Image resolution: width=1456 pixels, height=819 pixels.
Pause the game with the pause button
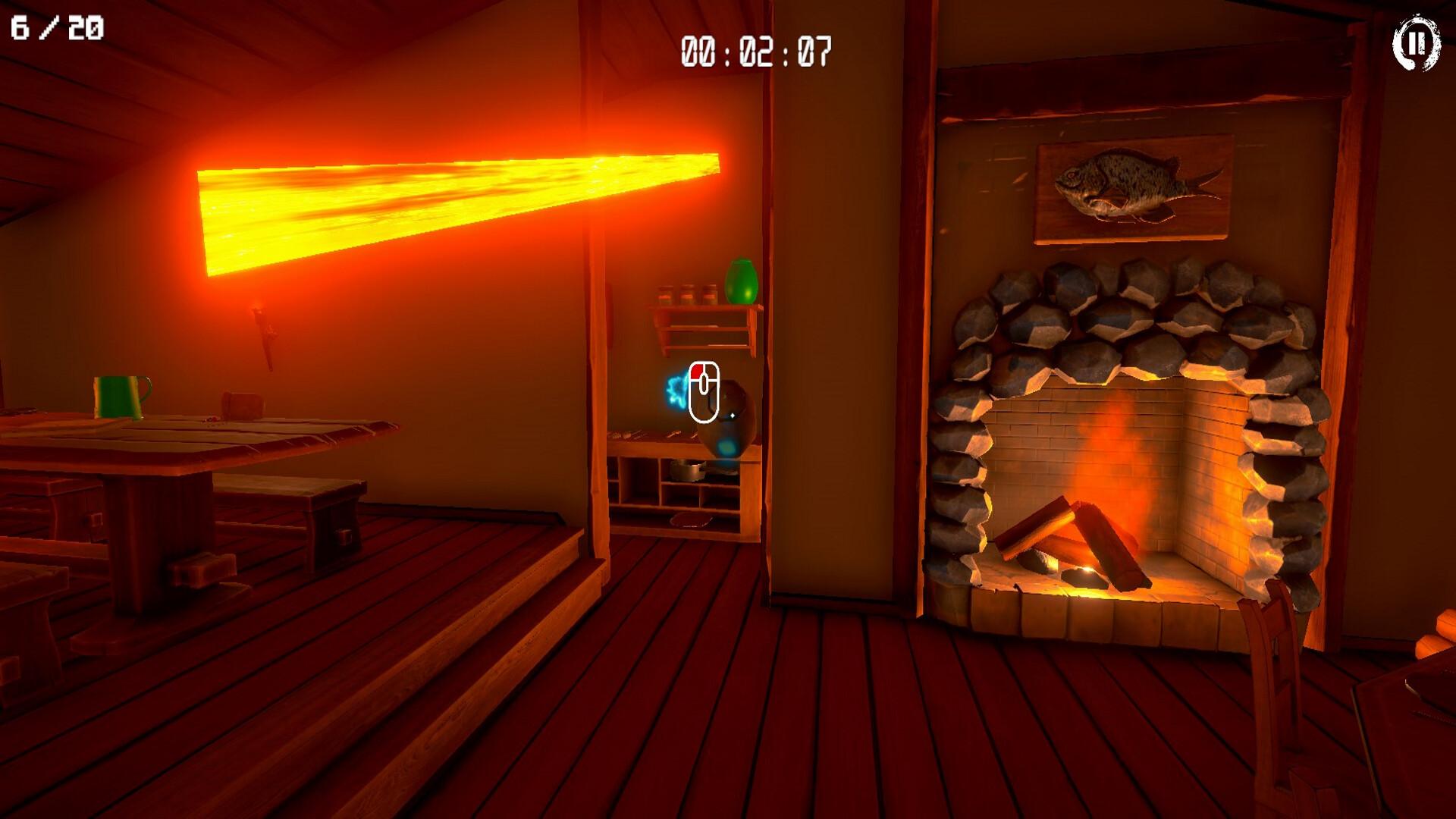(x=1416, y=44)
